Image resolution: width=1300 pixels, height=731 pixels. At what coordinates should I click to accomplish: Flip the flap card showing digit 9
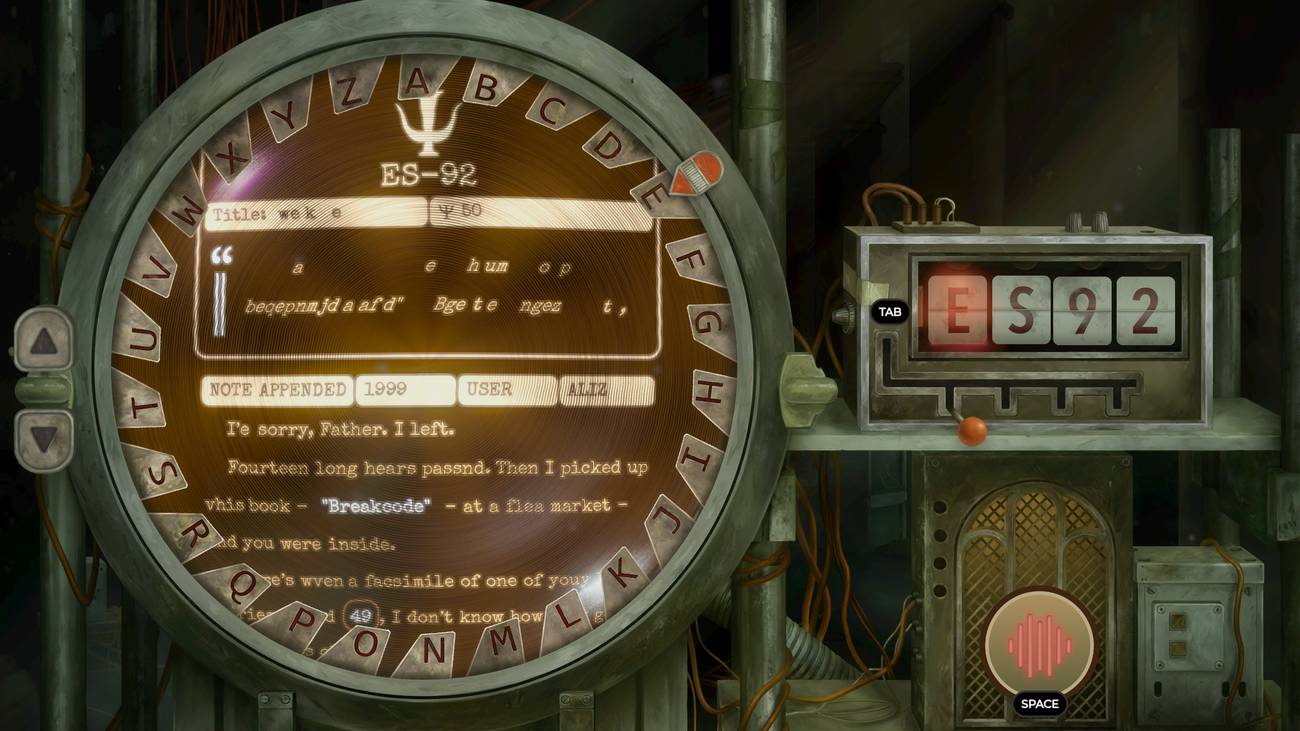tap(1080, 312)
